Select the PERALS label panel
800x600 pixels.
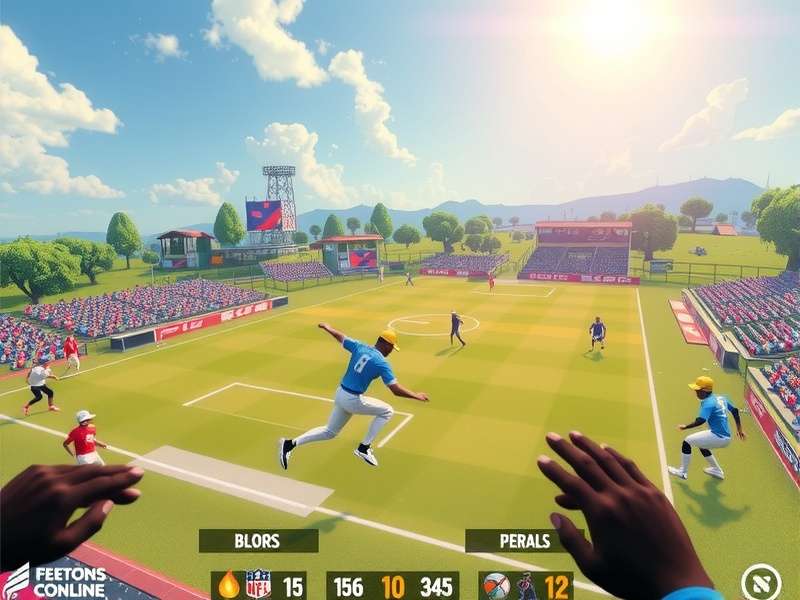(524, 541)
